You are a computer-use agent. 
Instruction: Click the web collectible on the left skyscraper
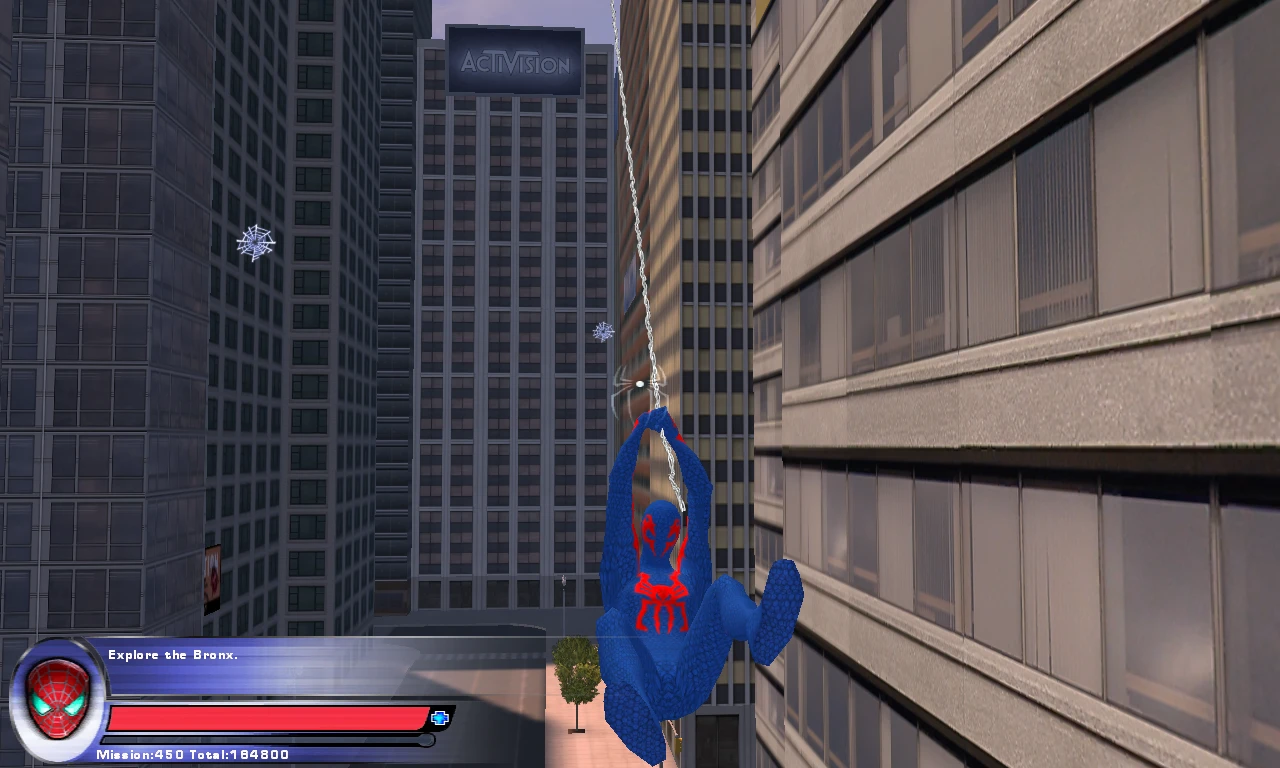click(255, 243)
